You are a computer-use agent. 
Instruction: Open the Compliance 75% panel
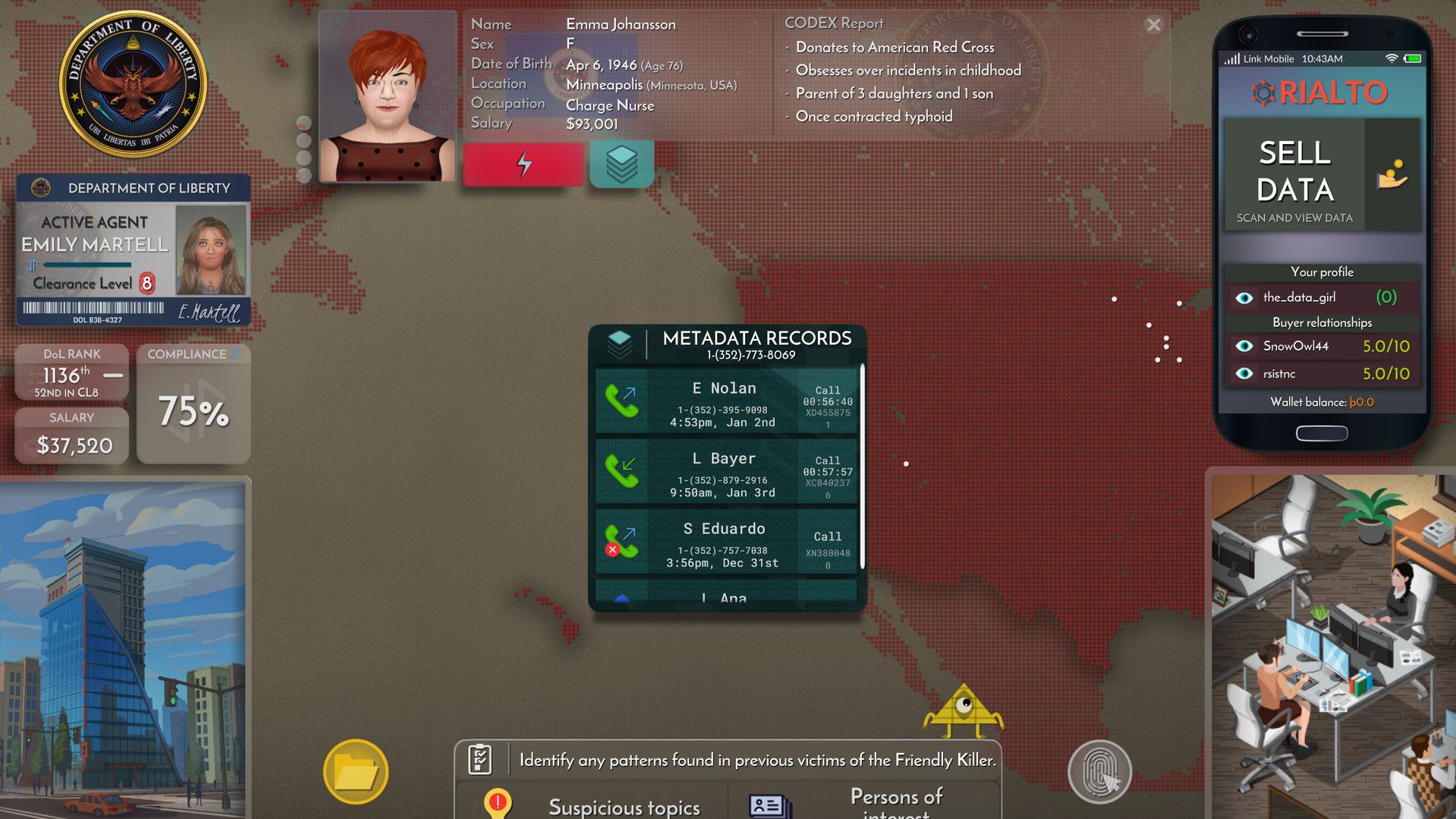pyautogui.click(x=193, y=403)
